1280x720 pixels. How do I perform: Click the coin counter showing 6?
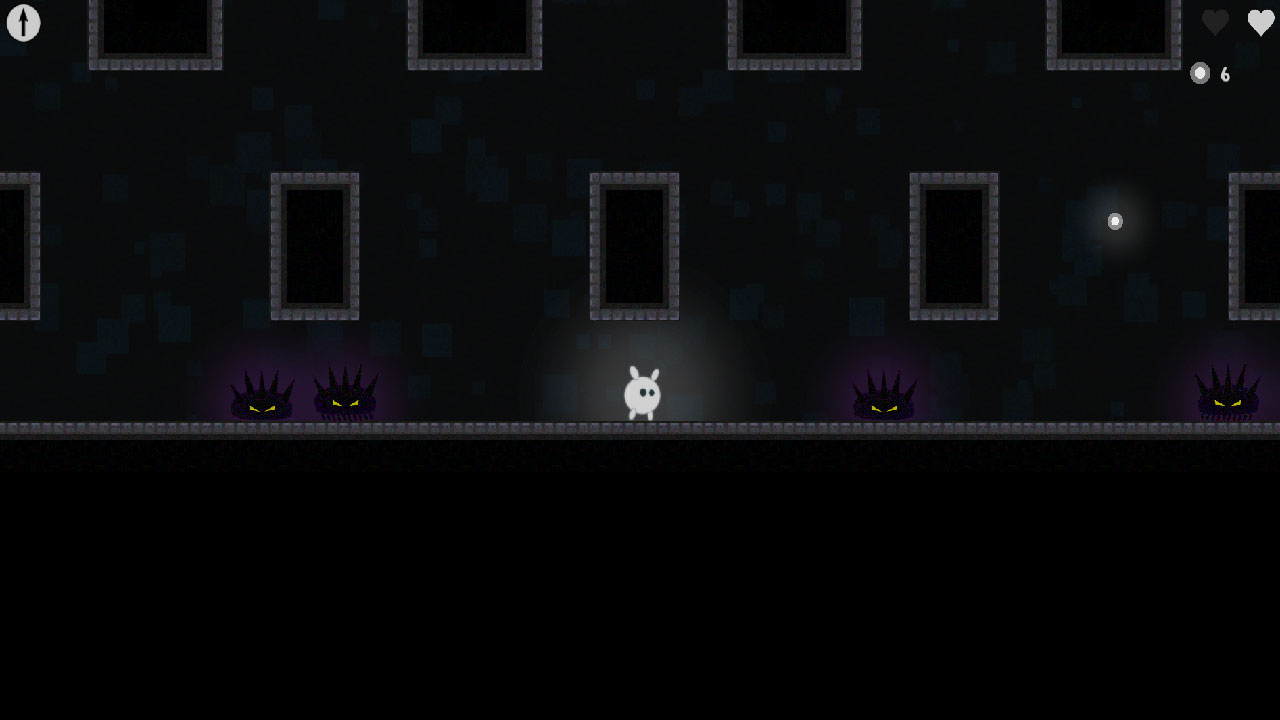pyautogui.click(x=1225, y=73)
